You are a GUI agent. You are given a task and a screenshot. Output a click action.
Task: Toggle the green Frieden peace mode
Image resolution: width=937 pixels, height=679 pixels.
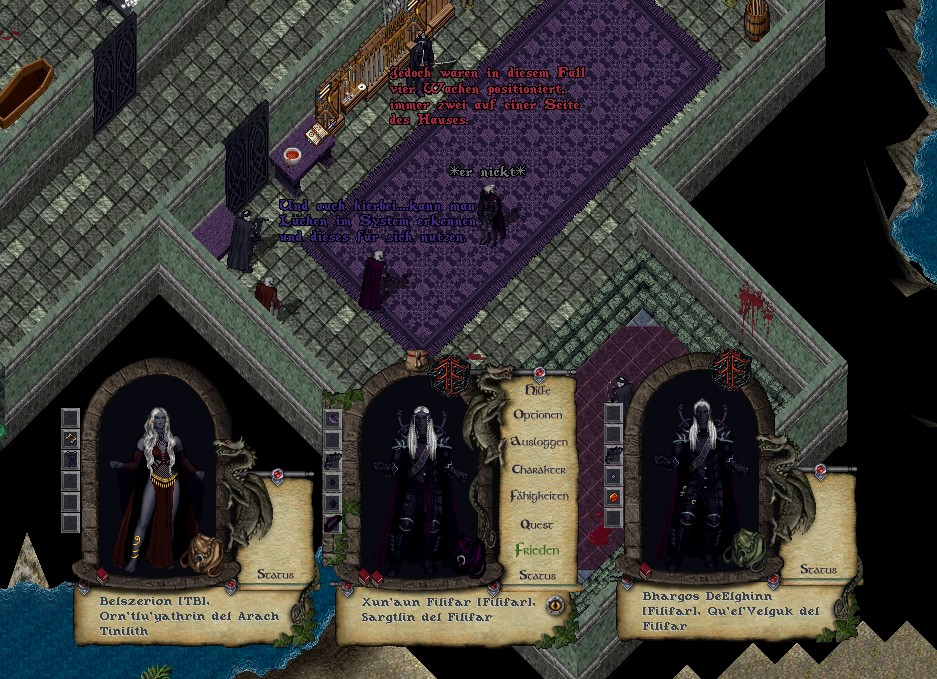tap(537, 550)
